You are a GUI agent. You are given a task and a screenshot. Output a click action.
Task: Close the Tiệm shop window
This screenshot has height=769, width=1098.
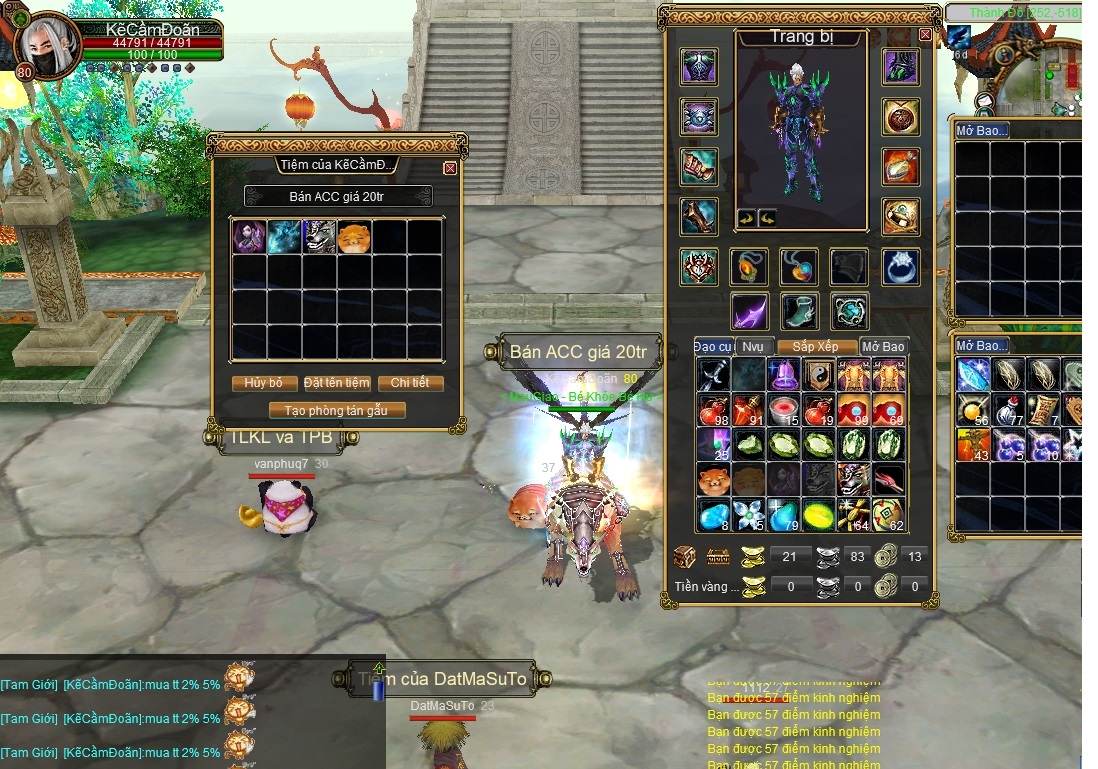[450, 168]
